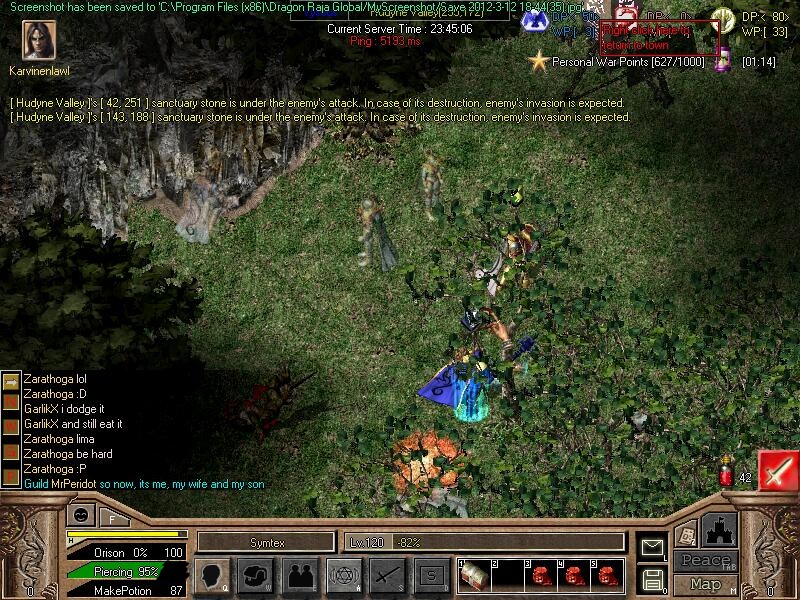Open the castle icon menu
The height and width of the screenshot is (600, 800).
pyautogui.click(x=719, y=530)
